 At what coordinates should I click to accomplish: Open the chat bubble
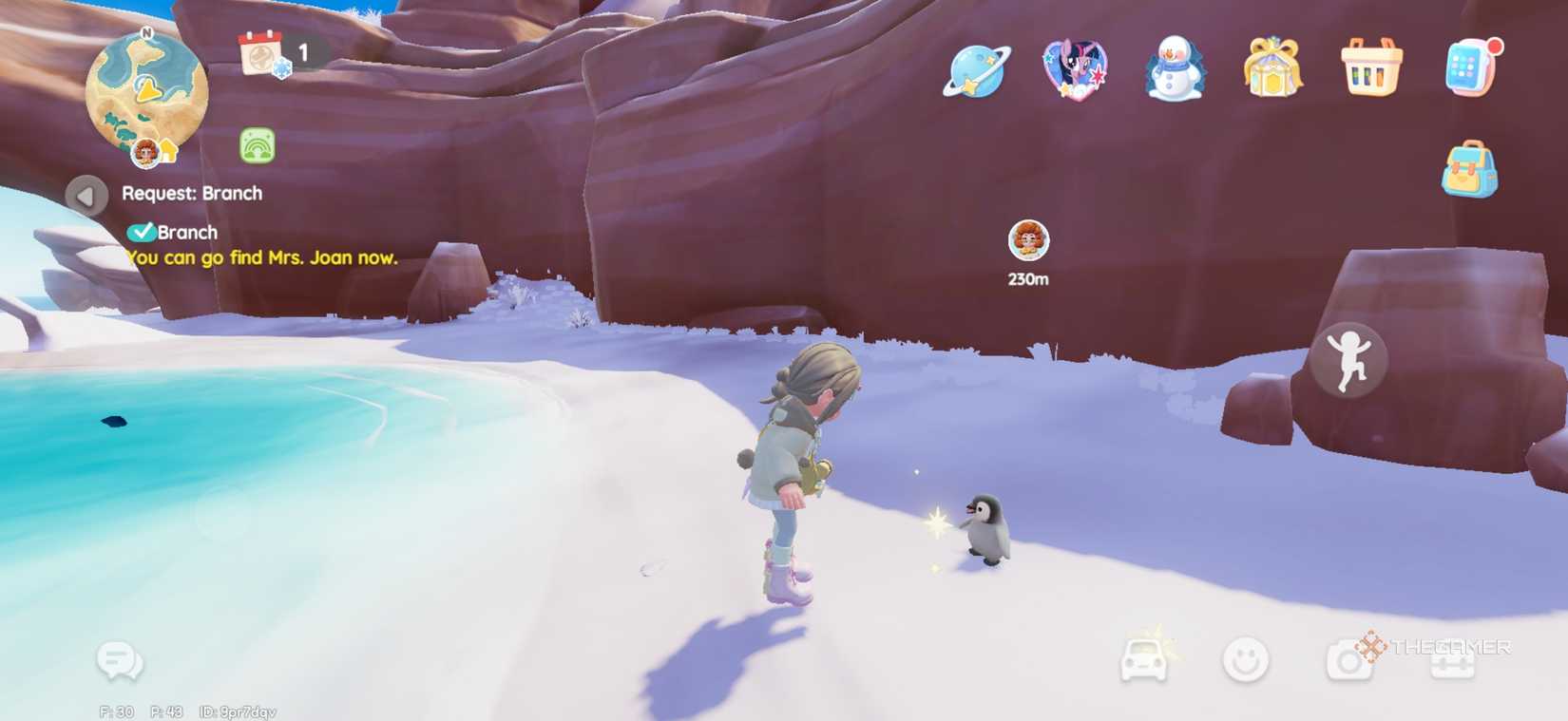tap(118, 659)
